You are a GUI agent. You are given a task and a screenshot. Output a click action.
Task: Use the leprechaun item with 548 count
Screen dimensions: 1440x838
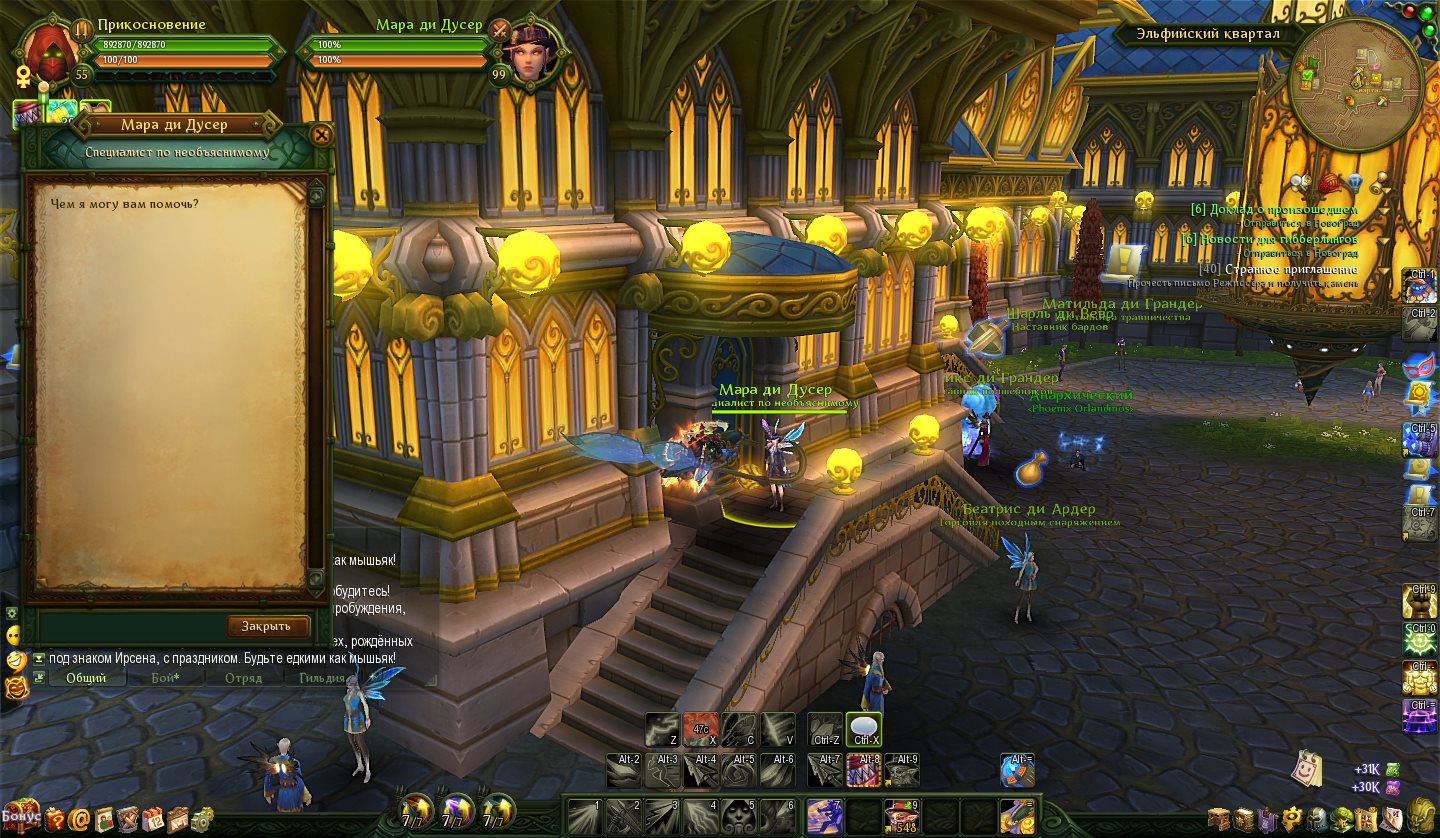pyautogui.click(x=902, y=816)
